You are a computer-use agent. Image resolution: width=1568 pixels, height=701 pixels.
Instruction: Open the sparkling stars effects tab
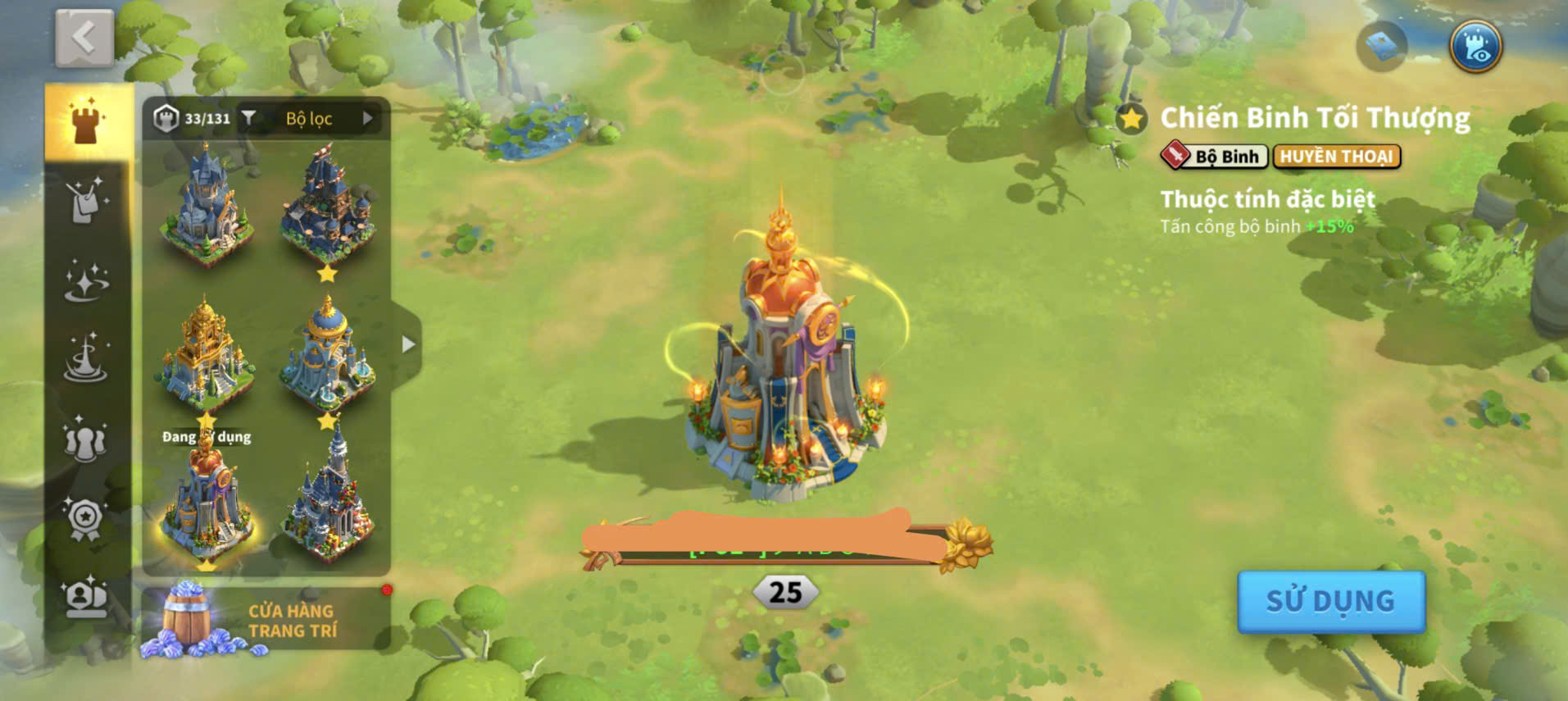click(x=86, y=280)
